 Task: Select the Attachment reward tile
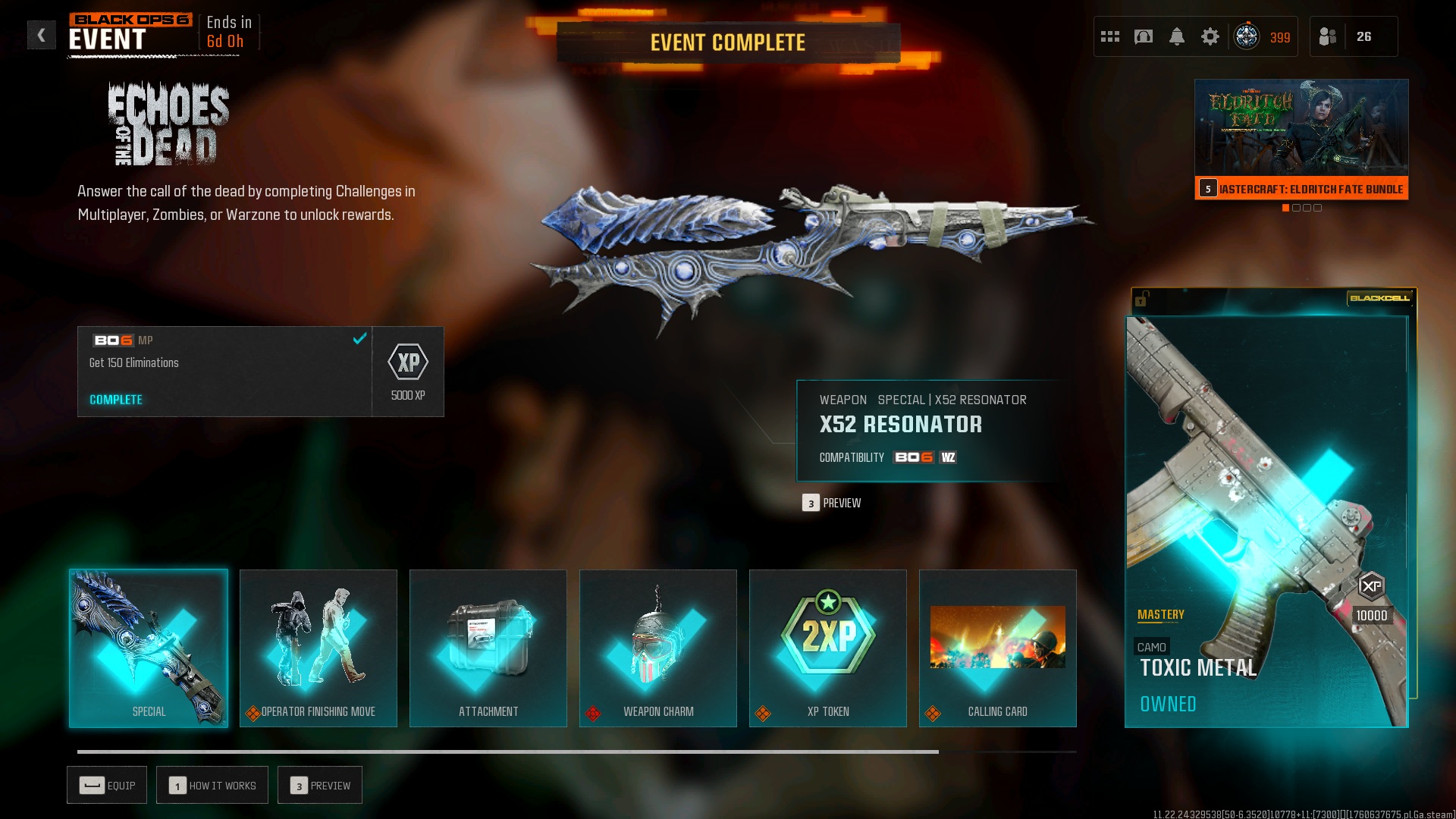(x=488, y=648)
